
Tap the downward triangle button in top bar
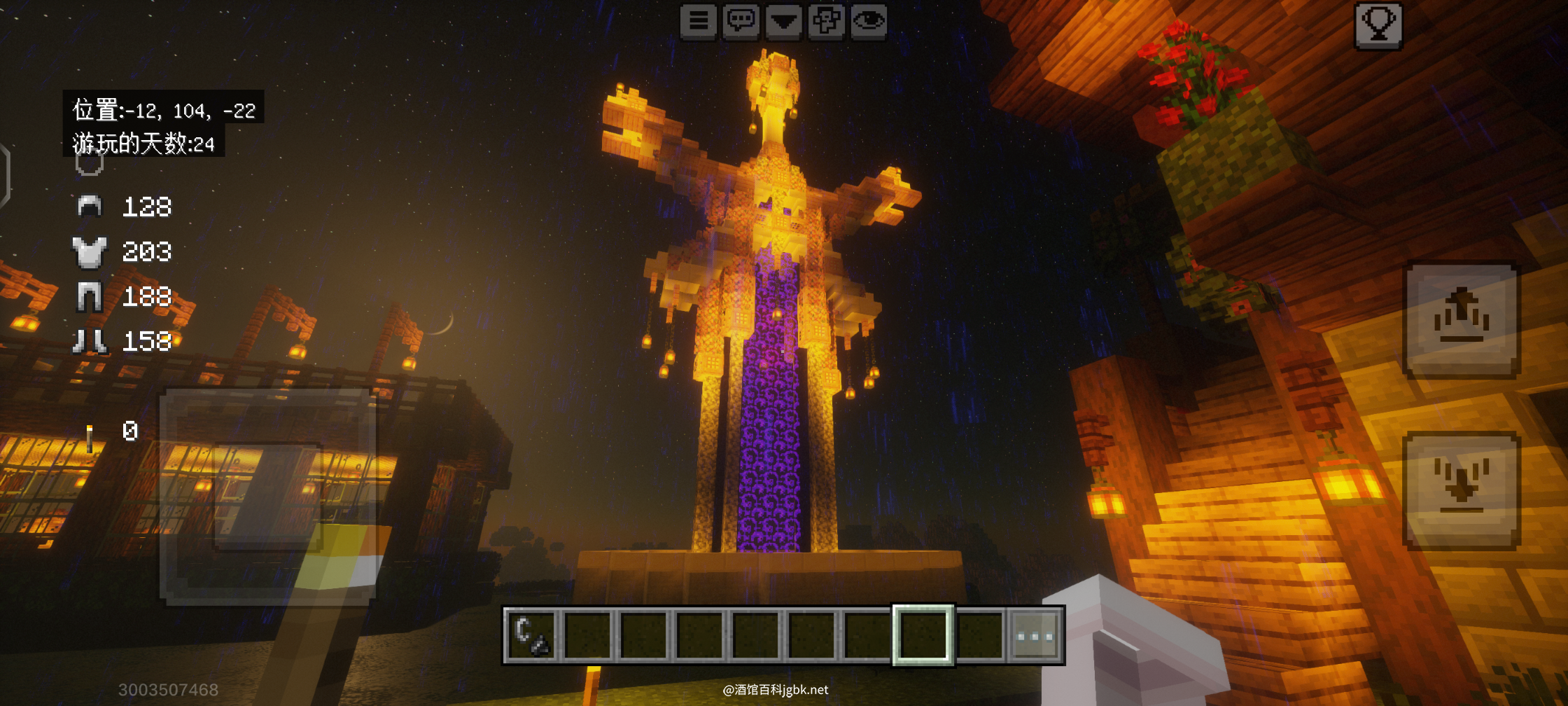783,21
